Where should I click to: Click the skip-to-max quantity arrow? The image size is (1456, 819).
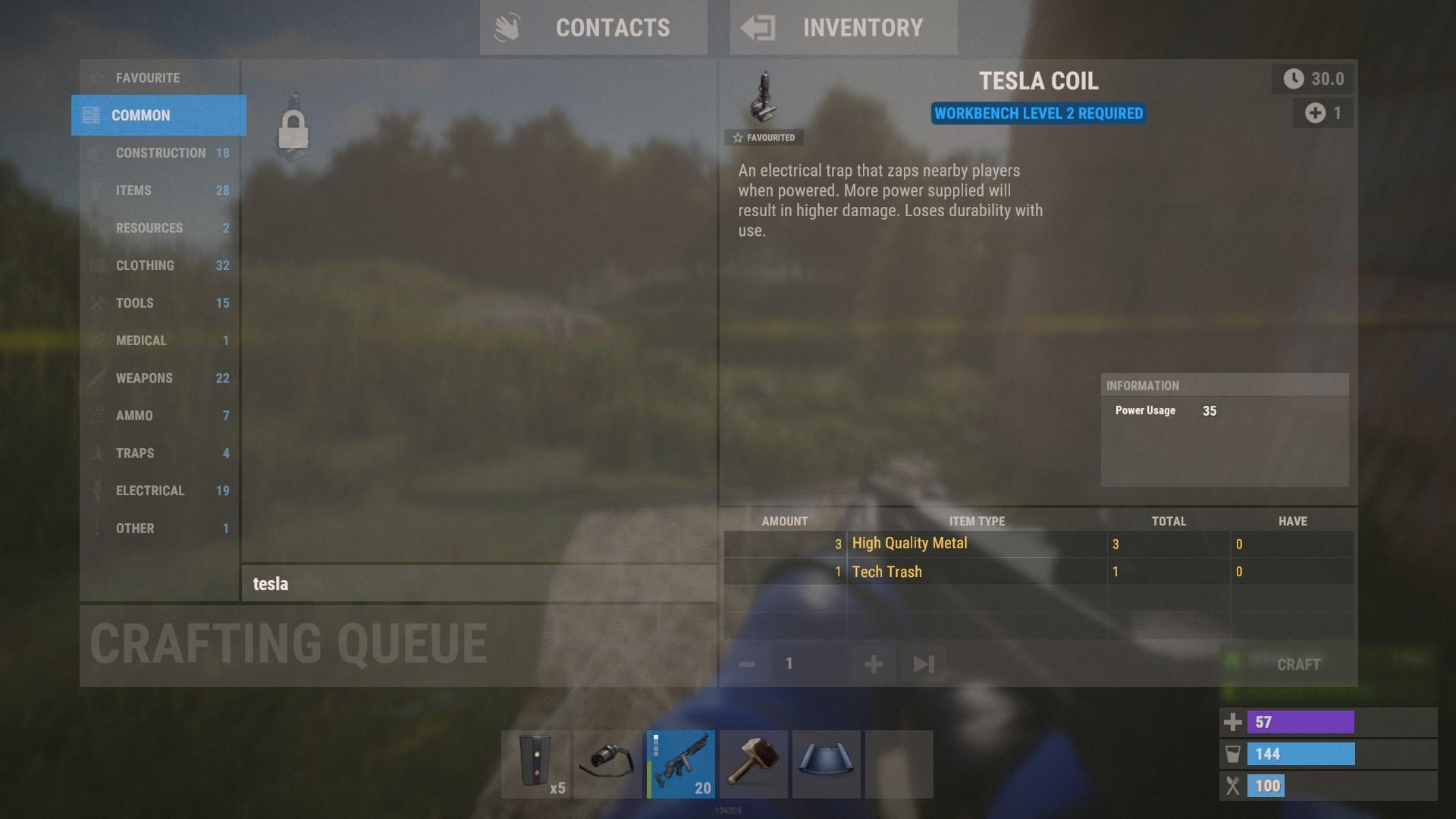coord(922,664)
